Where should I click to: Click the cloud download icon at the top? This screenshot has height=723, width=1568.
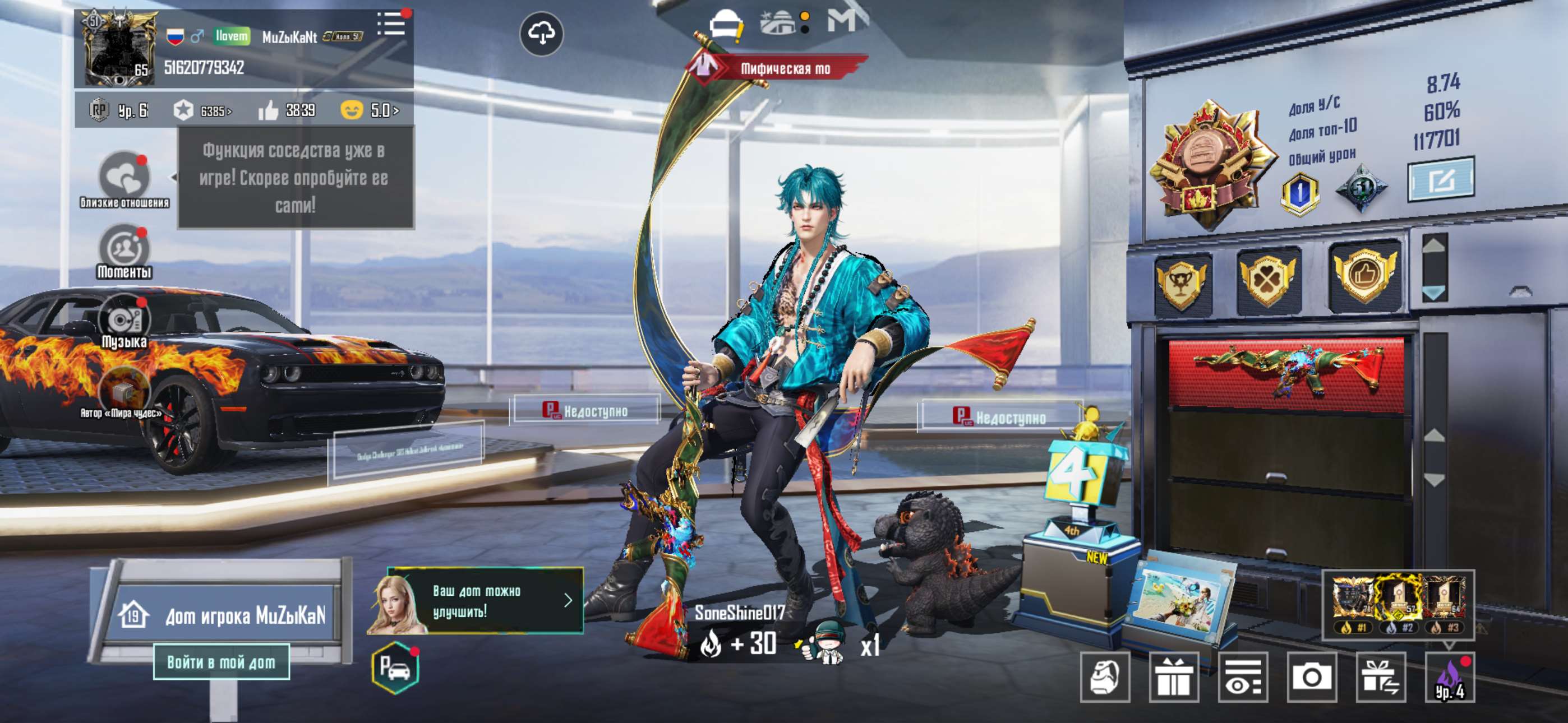(542, 35)
